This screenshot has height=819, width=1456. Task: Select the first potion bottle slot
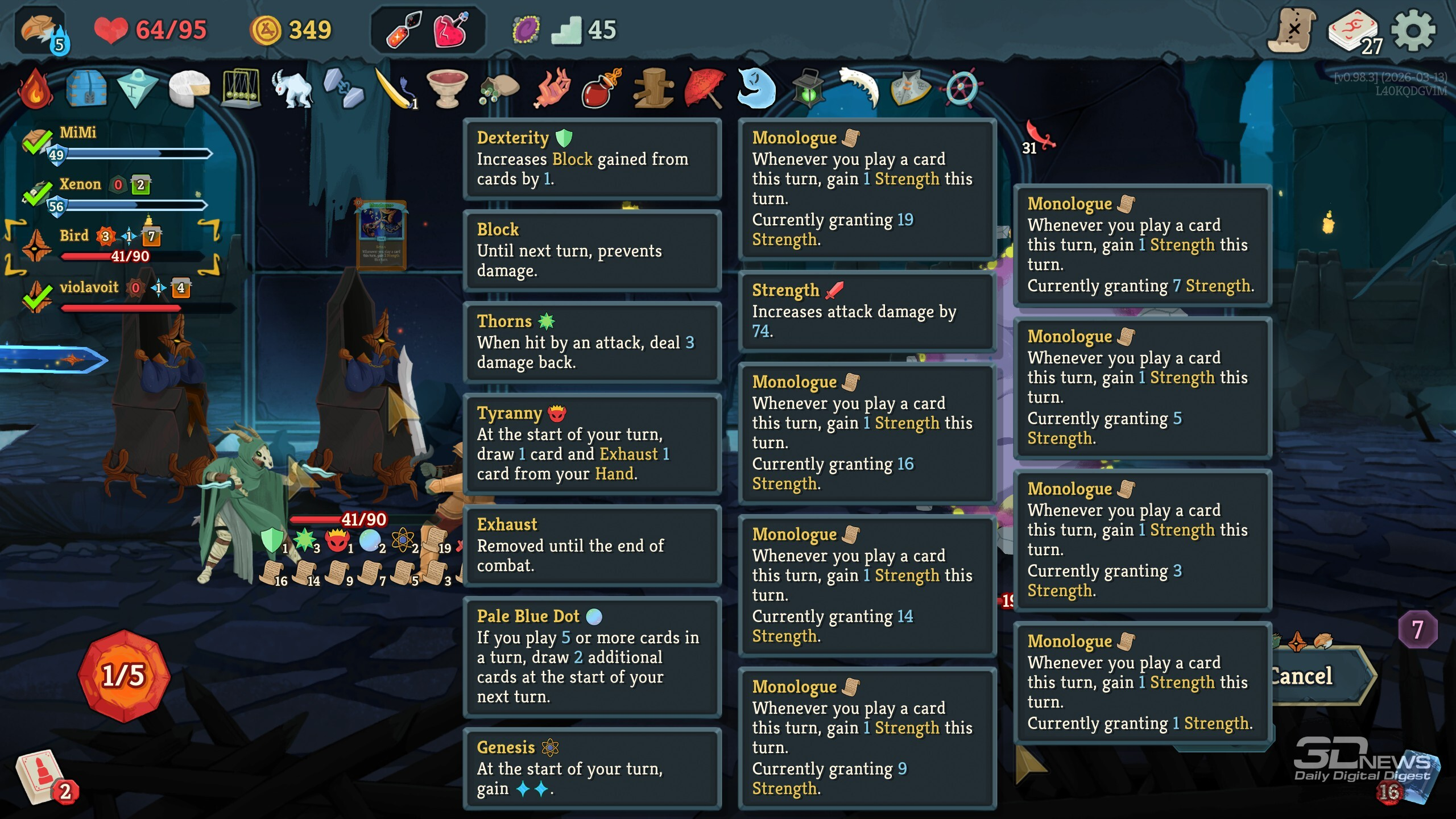pos(403,30)
